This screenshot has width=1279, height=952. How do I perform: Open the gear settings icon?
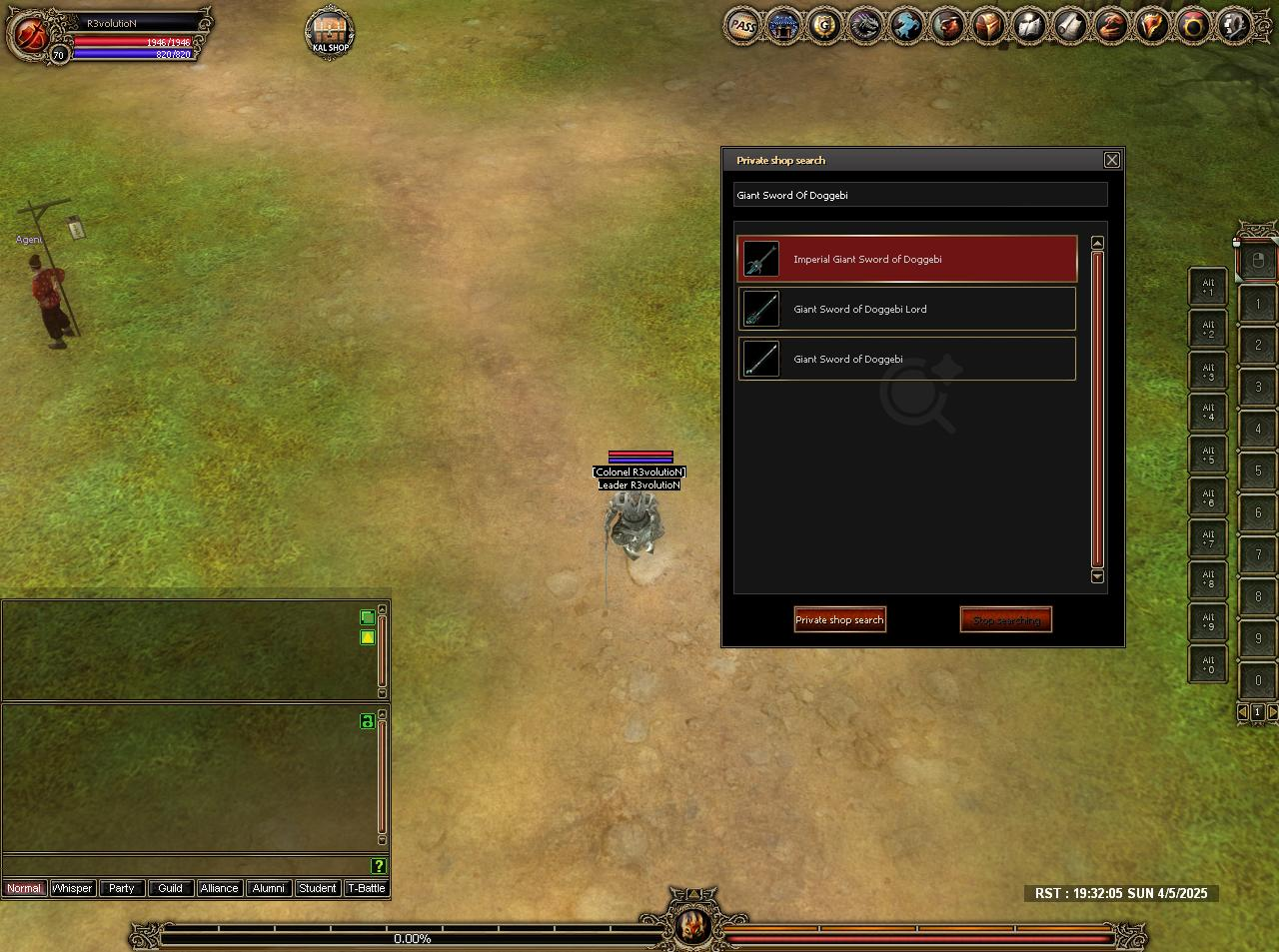(1234, 26)
